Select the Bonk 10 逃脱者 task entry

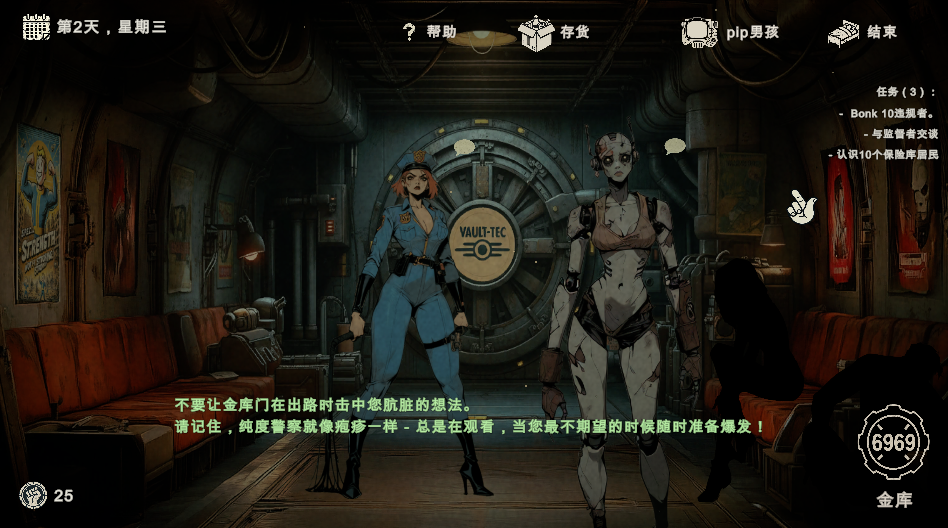coord(892,113)
